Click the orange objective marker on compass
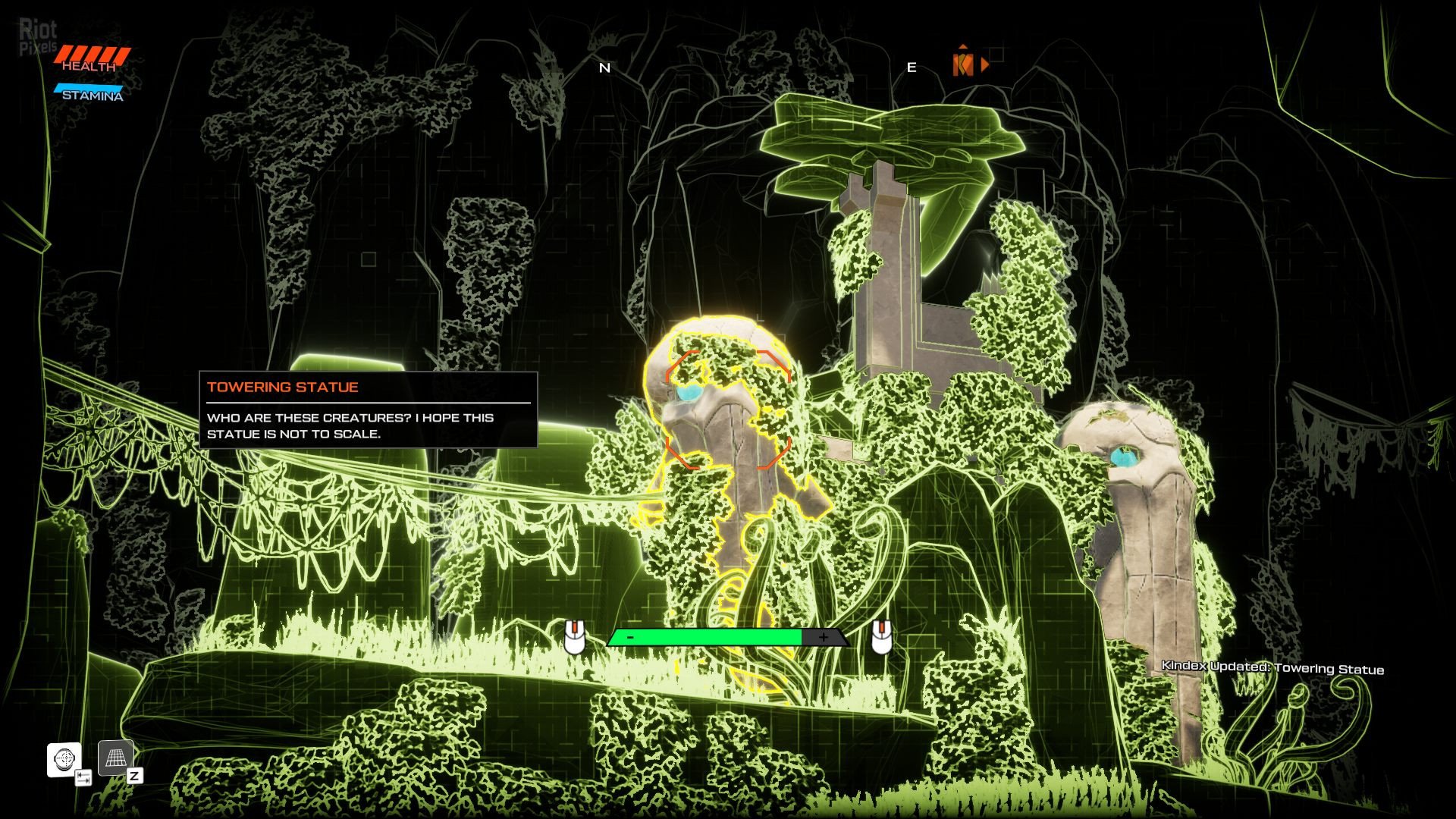Image resolution: width=1456 pixels, height=819 pixels. [963, 65]
